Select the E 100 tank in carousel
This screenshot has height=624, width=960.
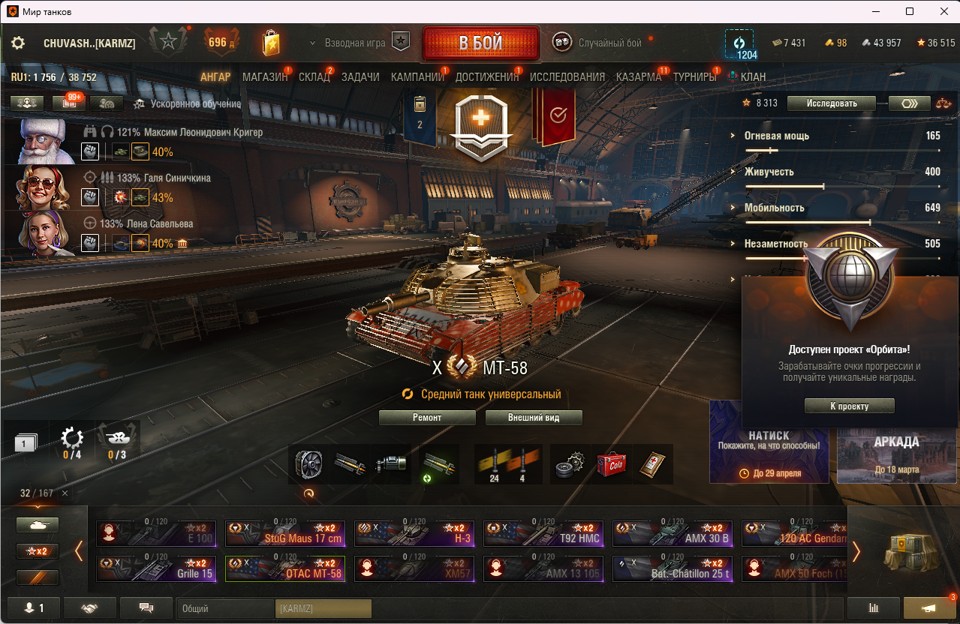click(x=157, y=533)
